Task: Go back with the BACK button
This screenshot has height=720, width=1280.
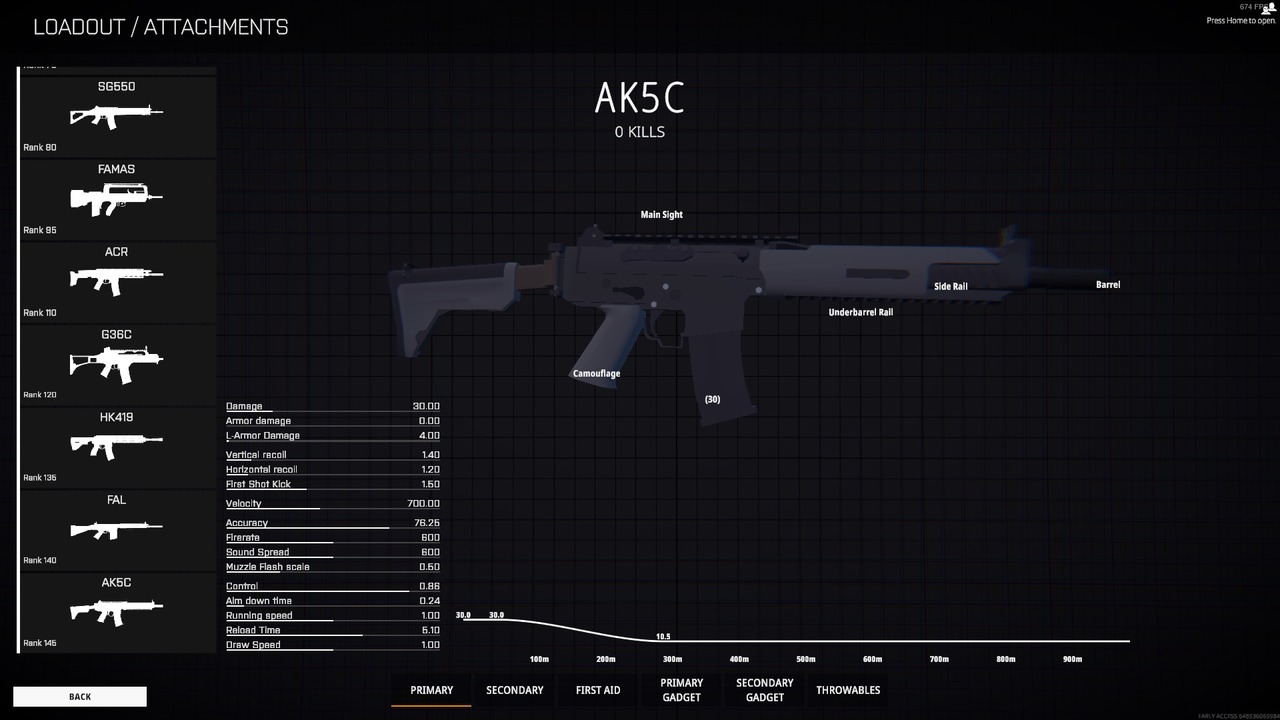Action: click(80, 696)
